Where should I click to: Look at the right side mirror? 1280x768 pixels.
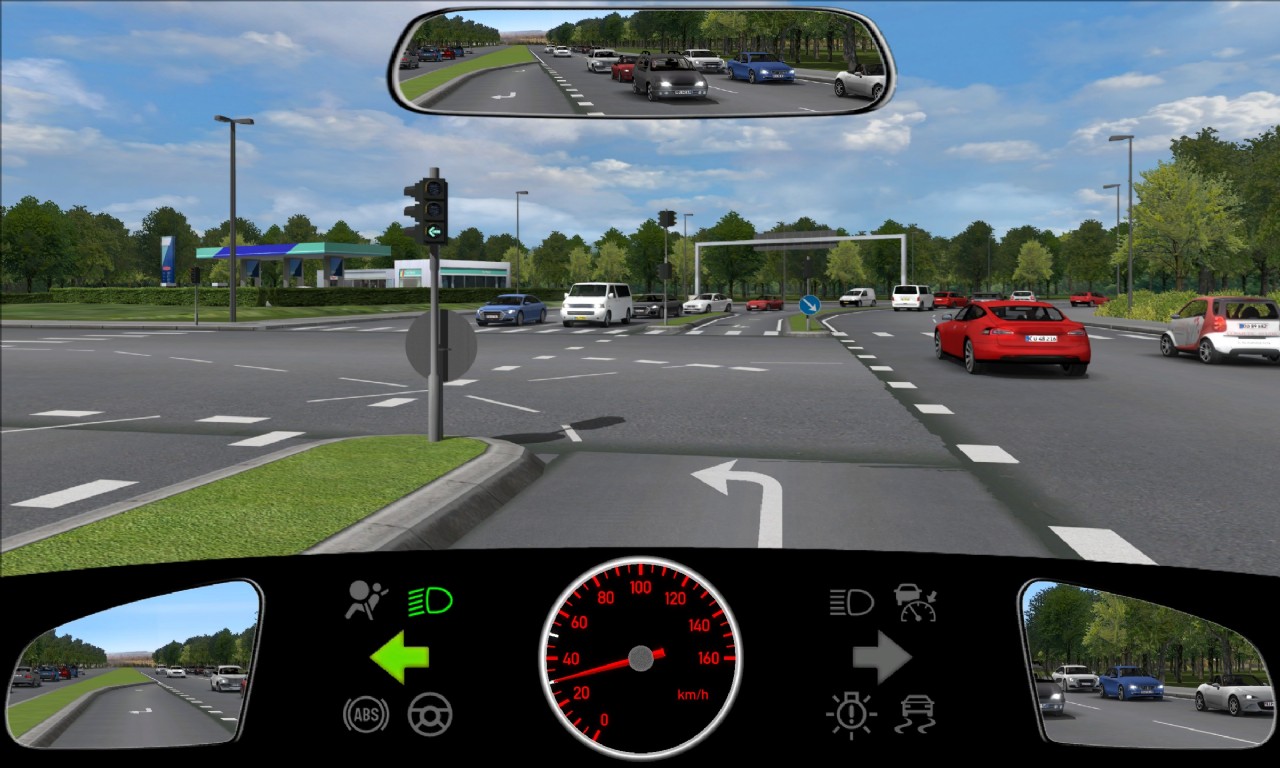tap(1148, 664)
